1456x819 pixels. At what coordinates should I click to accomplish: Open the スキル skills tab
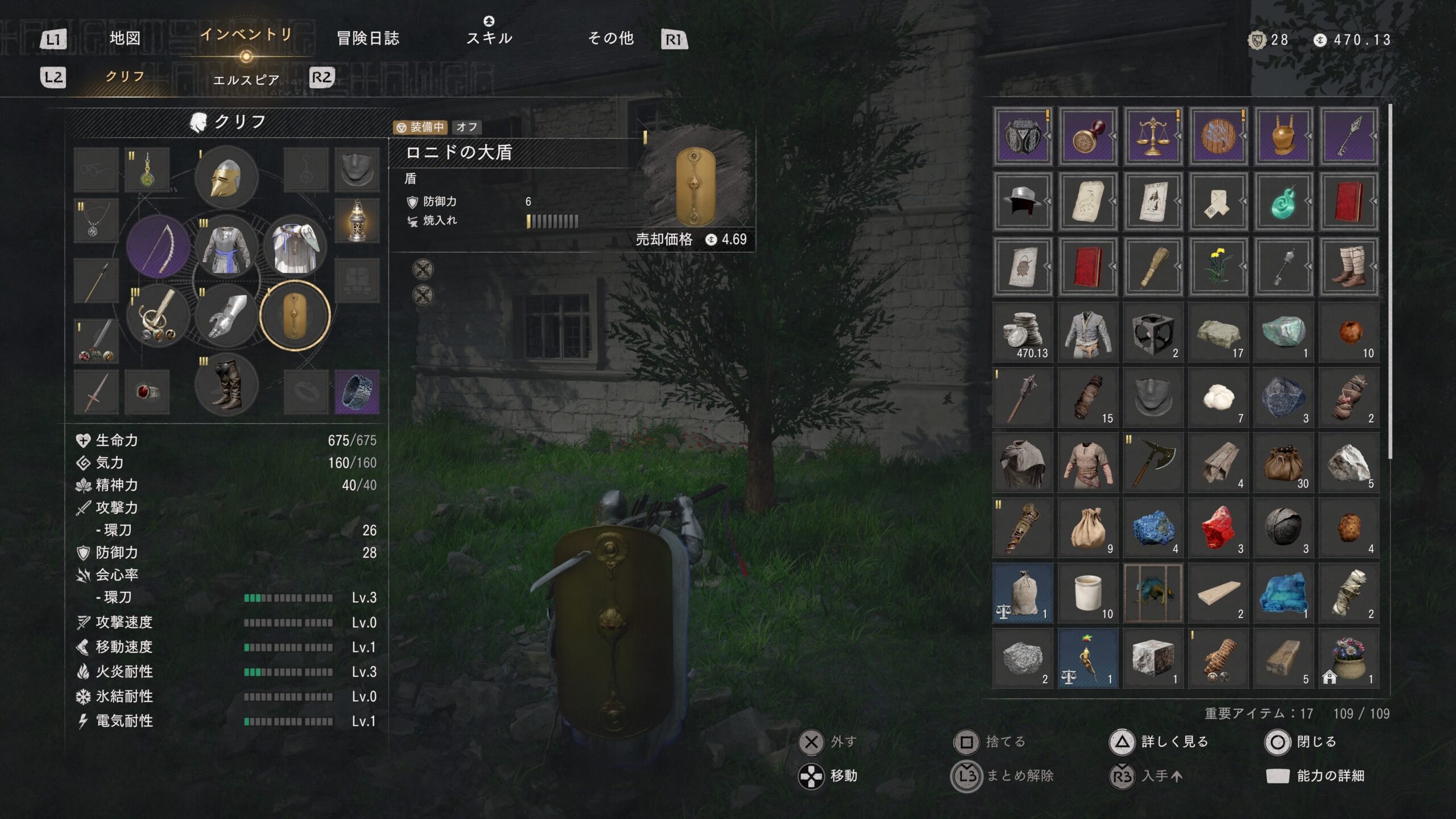[x=489, y=38]
